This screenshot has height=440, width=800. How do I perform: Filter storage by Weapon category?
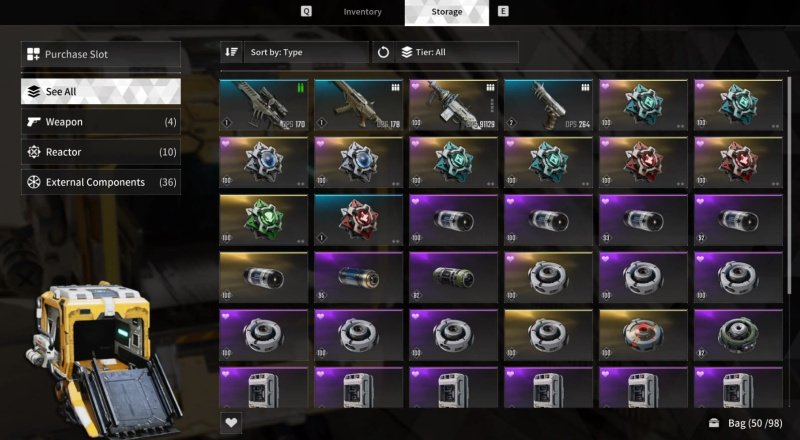coord(101,122)
